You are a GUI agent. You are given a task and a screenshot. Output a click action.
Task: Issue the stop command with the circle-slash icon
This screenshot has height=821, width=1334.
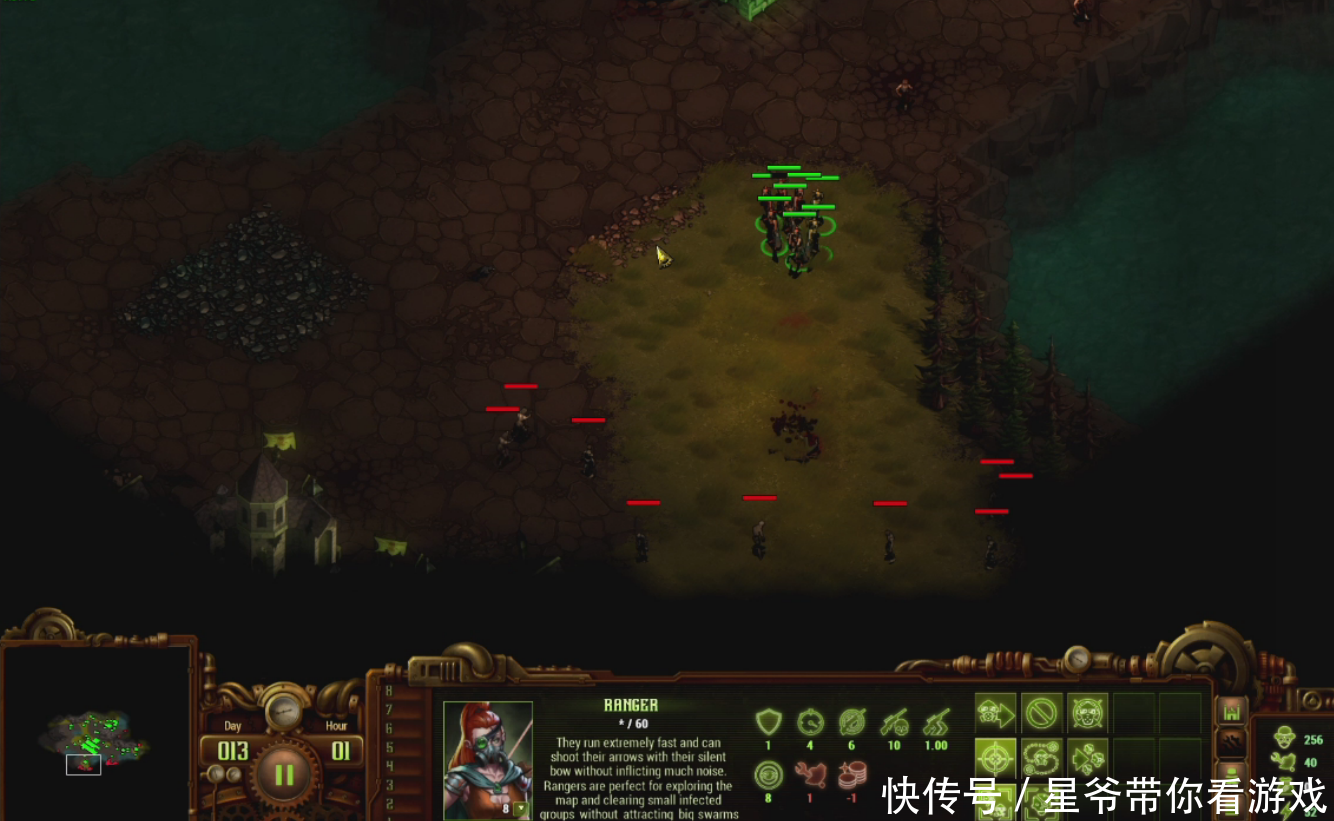1042,714
